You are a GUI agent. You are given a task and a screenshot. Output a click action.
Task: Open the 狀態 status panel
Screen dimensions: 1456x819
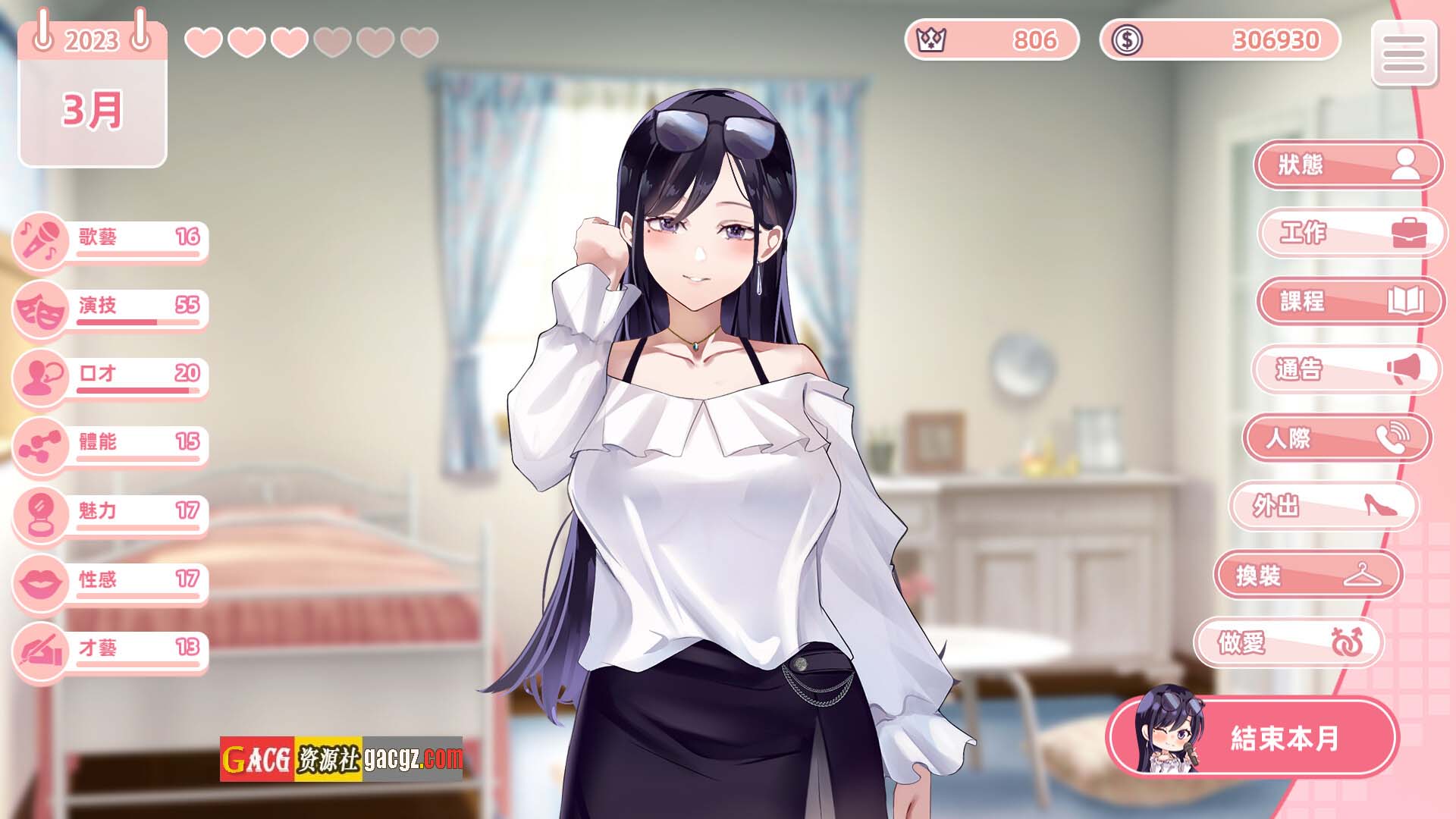click(x=1347, y=165)
